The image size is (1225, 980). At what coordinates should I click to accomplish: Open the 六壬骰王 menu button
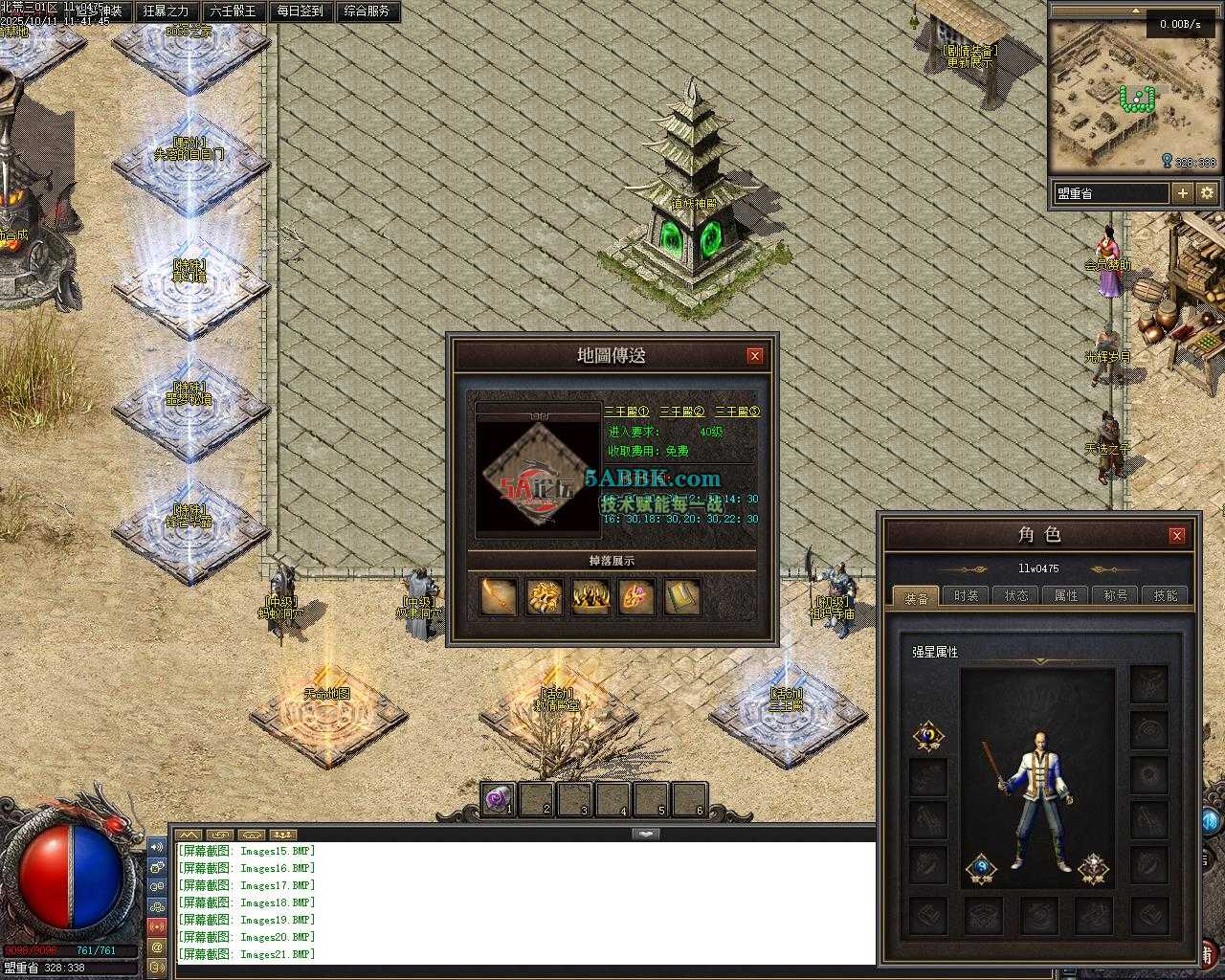(233, 11)
